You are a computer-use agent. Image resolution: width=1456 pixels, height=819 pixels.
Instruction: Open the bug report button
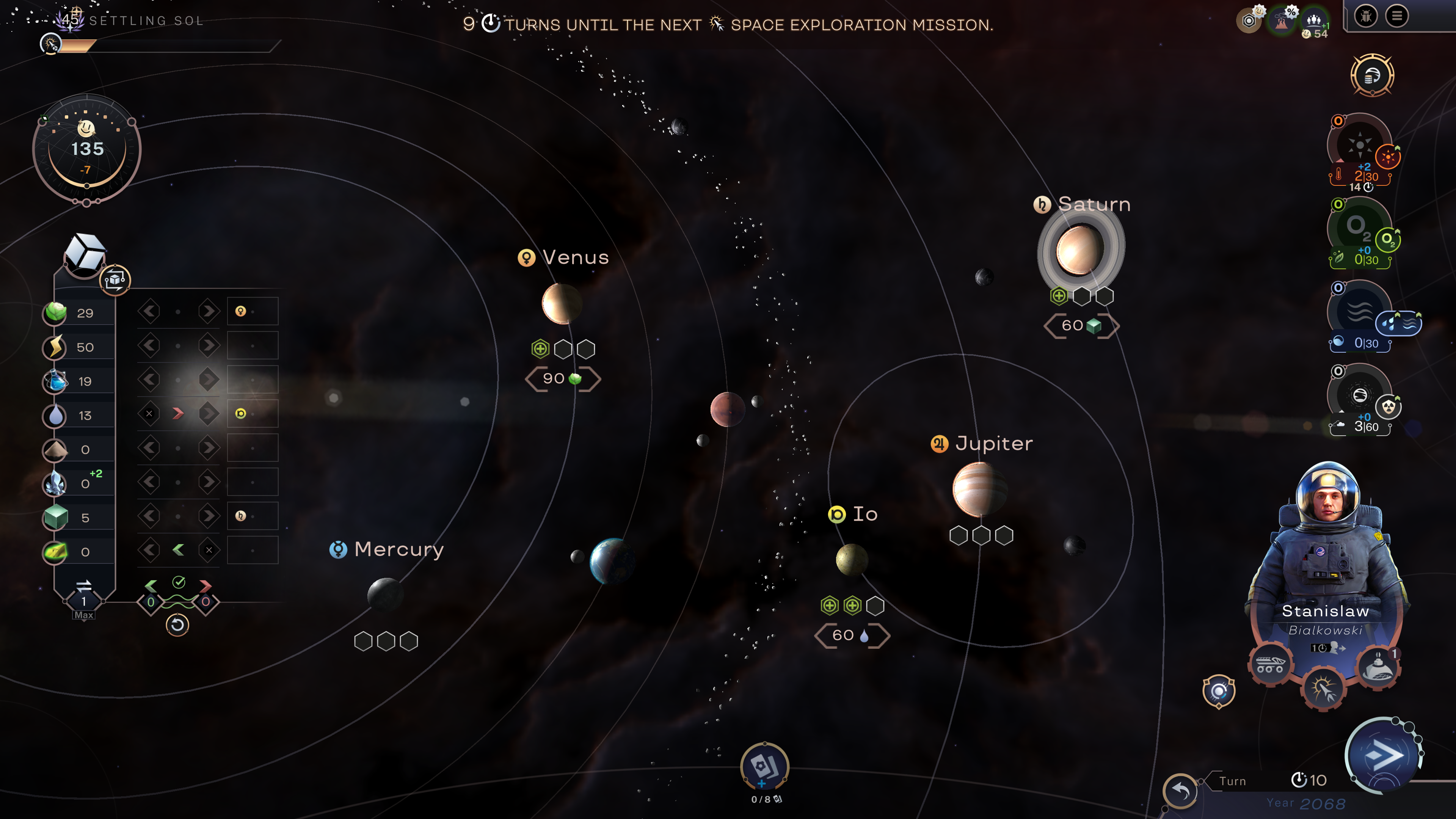tap(1365, 16)
